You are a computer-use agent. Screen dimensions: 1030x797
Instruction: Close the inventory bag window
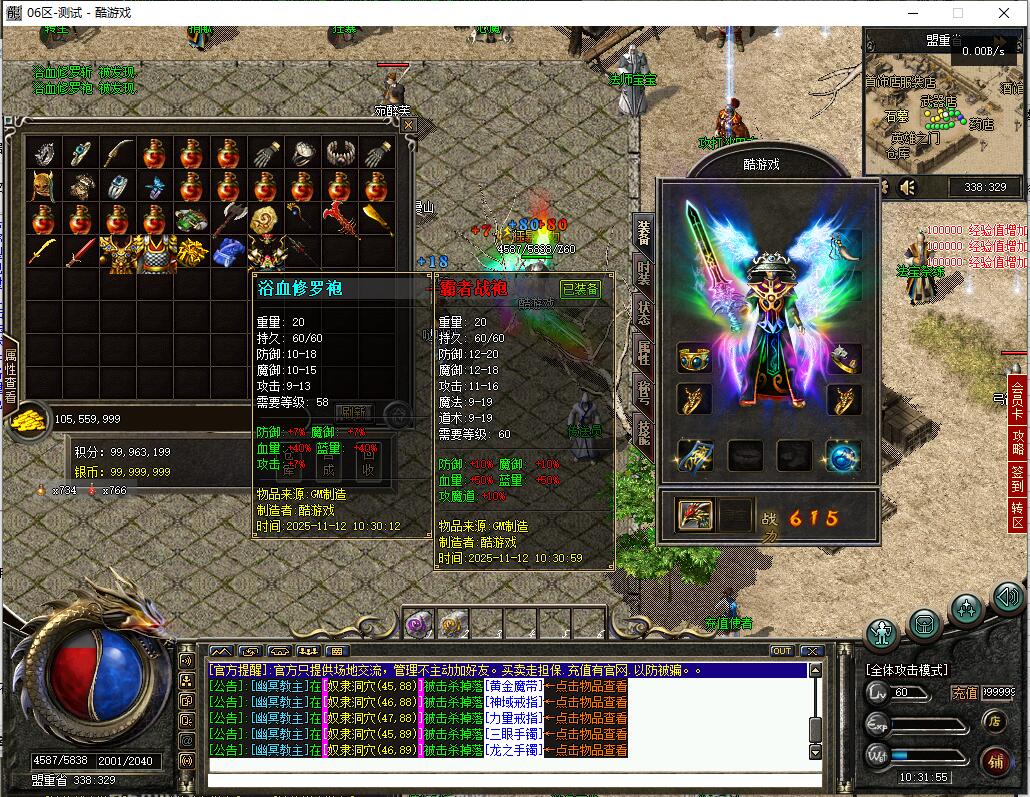coord(408,125)
